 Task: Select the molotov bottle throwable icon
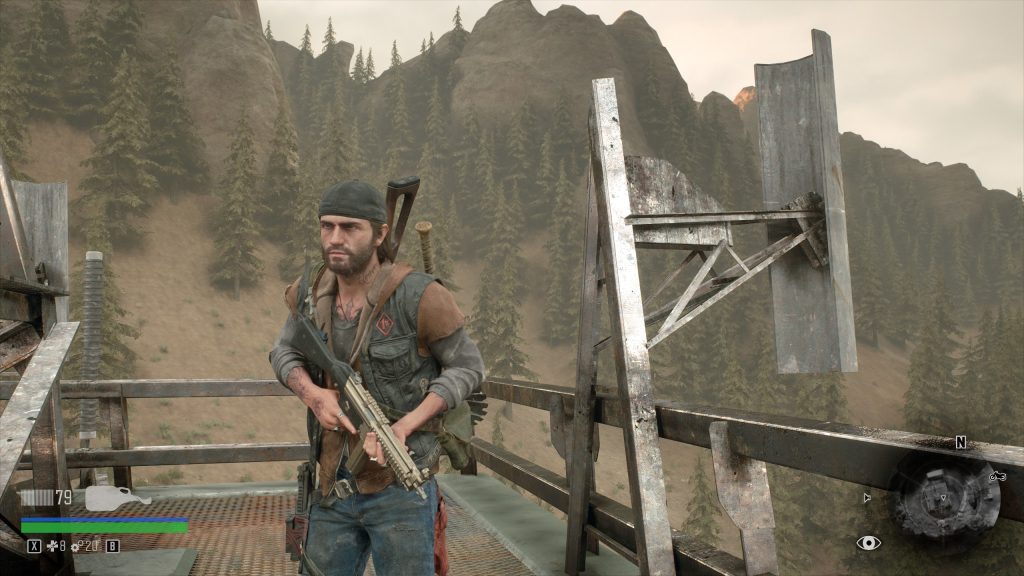[116, 497]
